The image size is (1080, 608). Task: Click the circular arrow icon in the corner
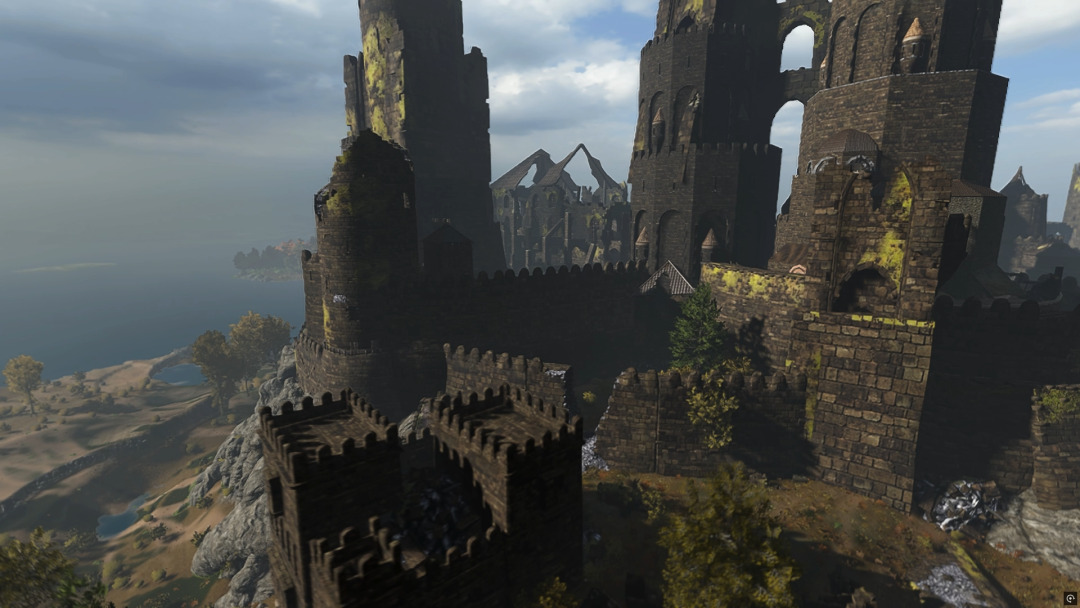[x=1070, y=598]
